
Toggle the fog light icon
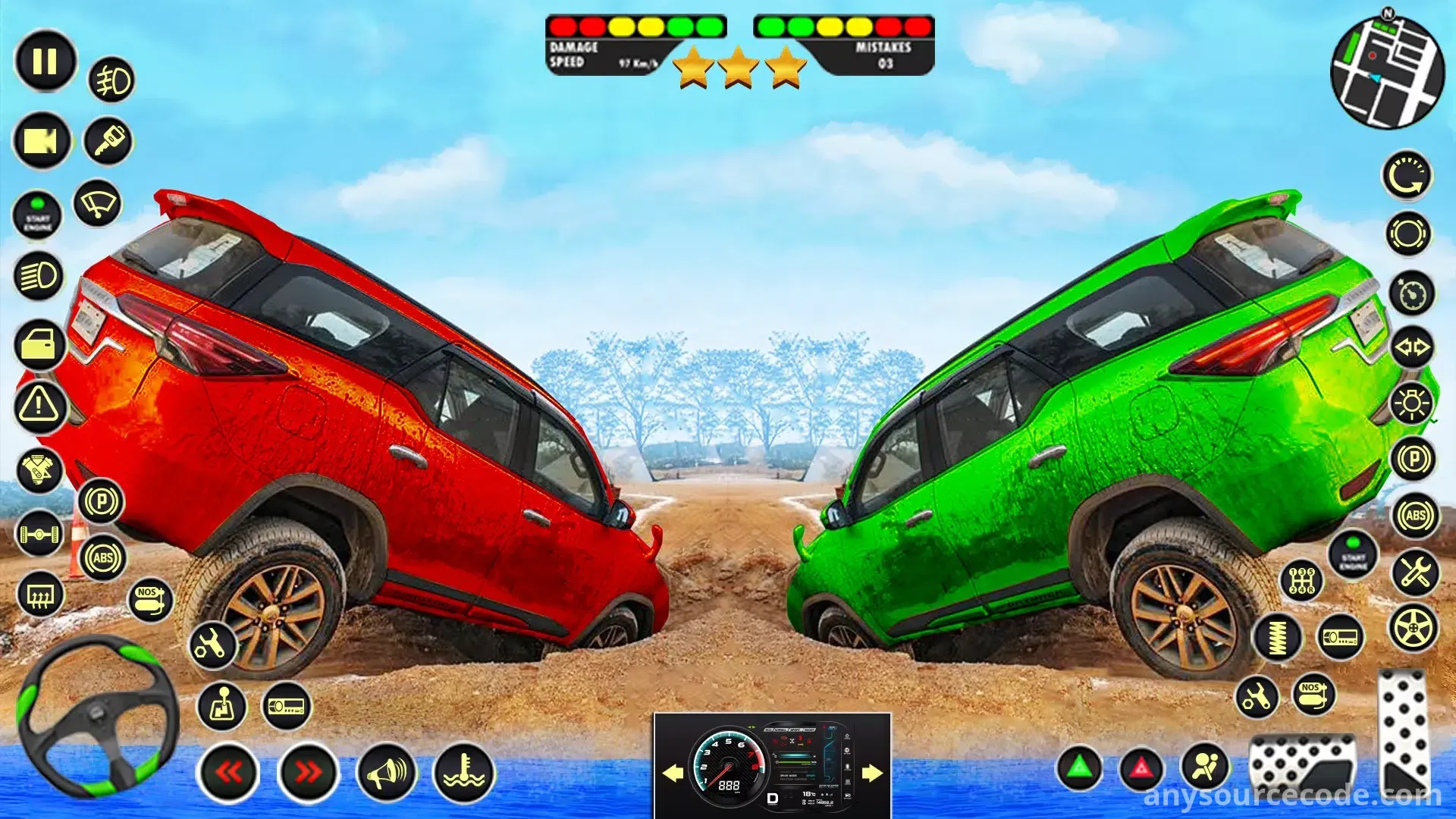[112, 80]
